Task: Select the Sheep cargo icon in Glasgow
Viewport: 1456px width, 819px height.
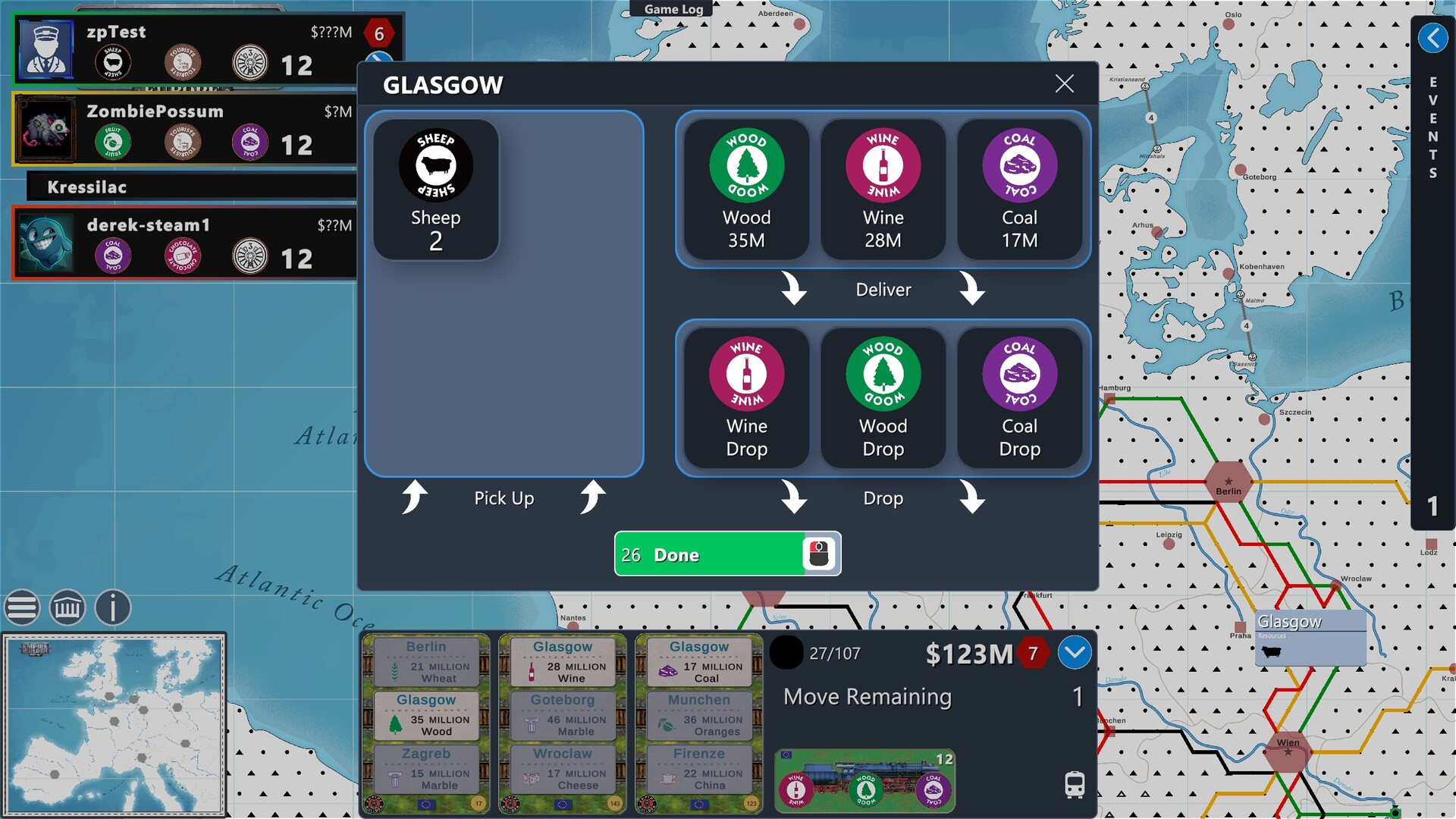Action: coord(435,189)
